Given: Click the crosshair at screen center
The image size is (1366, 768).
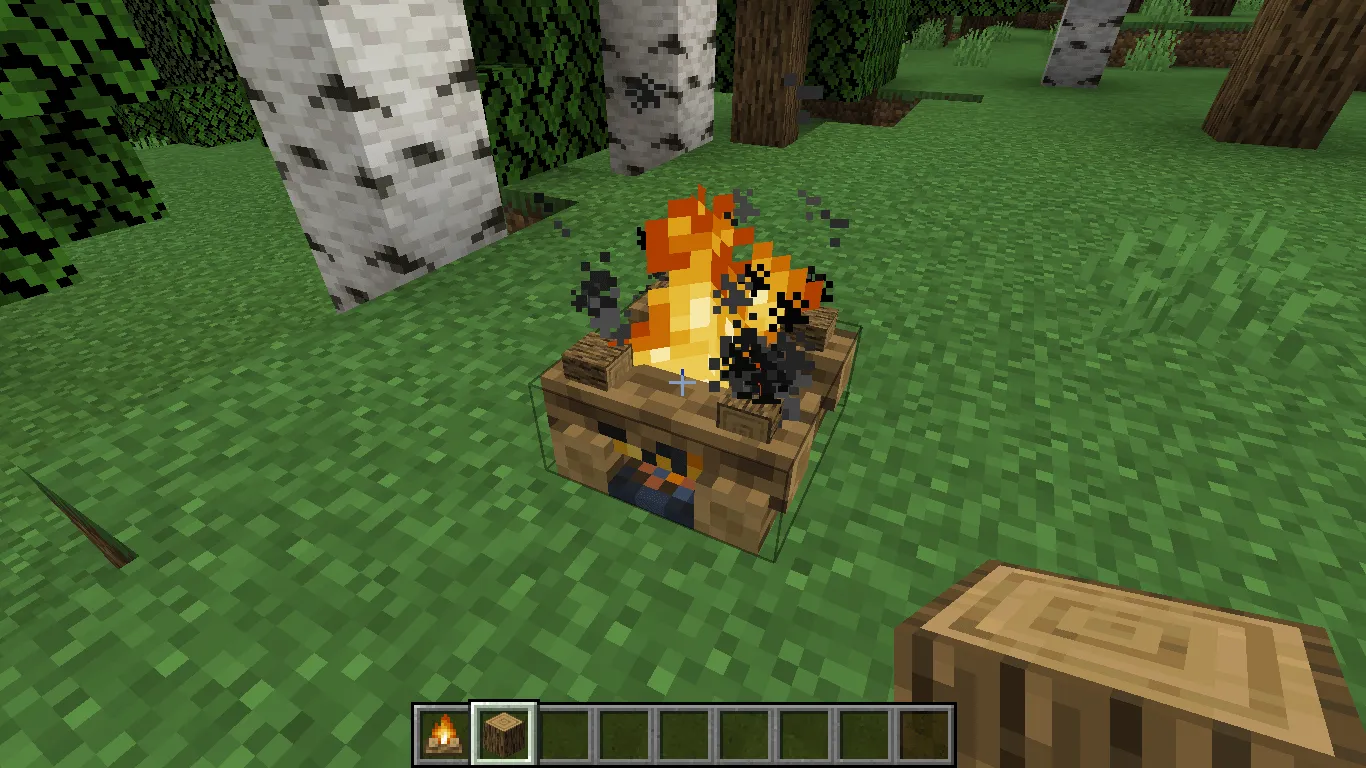Looking at the screenshot, I should pyautogui.click(x=683, y=382).
